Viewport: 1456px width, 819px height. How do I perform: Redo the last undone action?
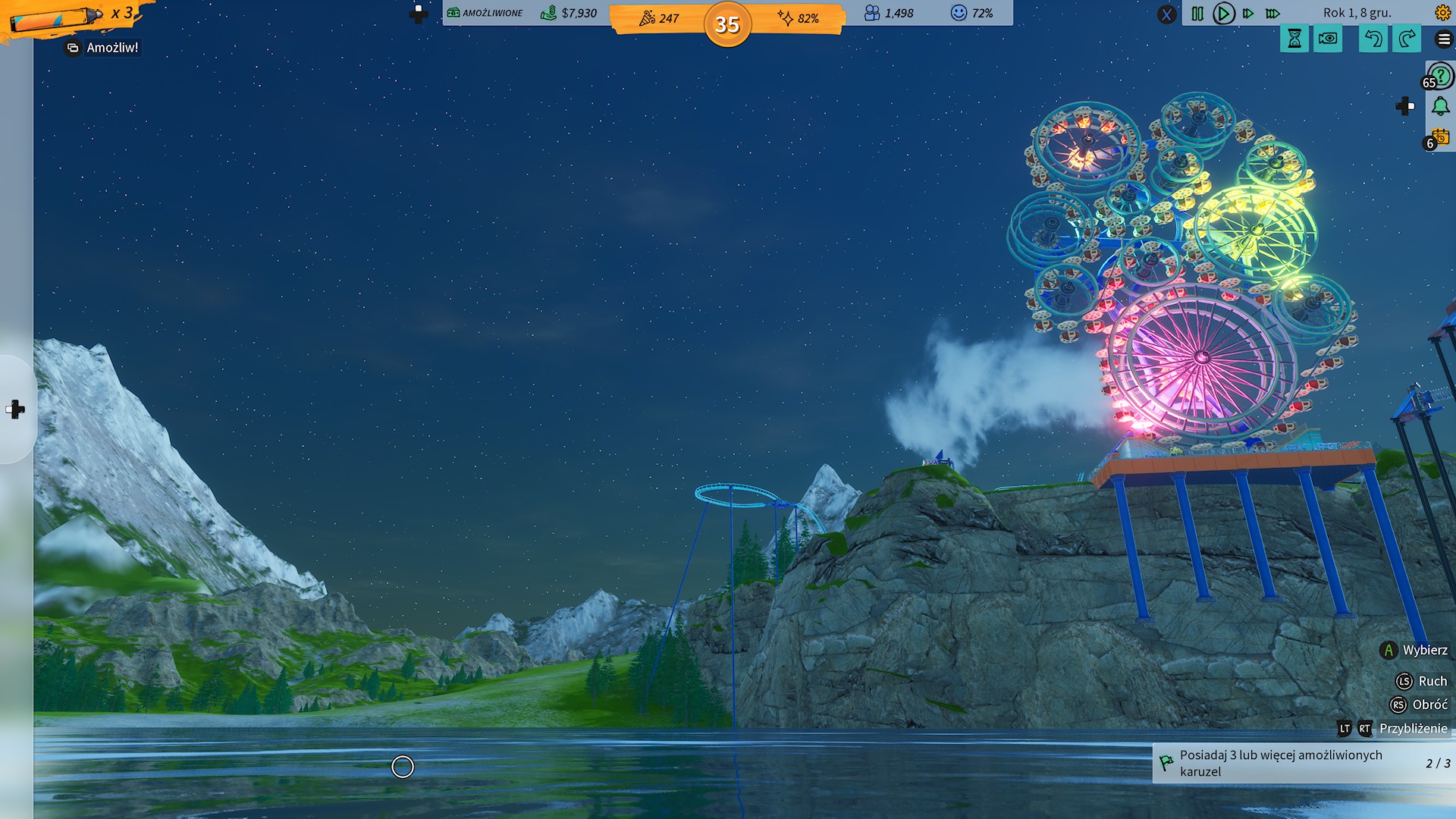1407,39
